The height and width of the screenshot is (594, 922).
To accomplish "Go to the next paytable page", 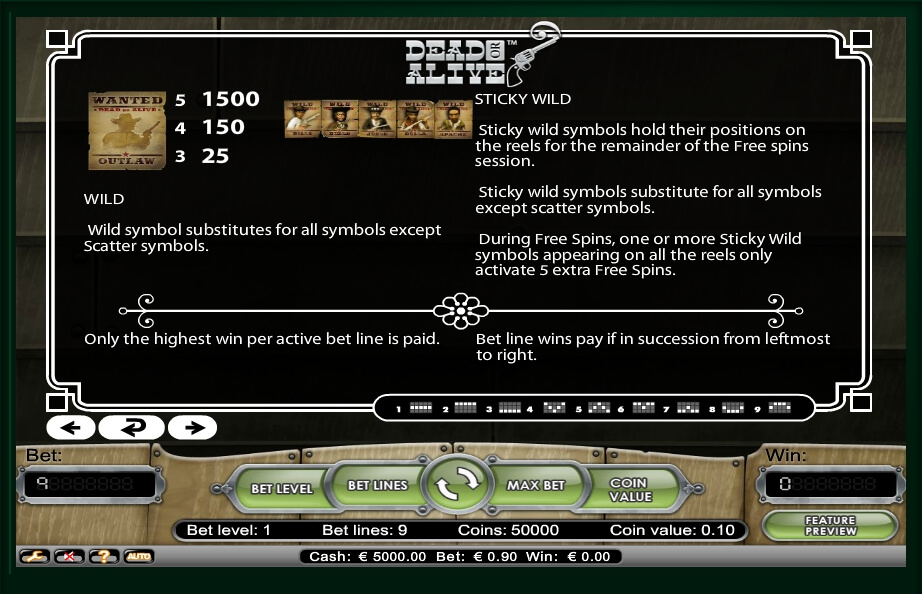I will pos(192,428).
